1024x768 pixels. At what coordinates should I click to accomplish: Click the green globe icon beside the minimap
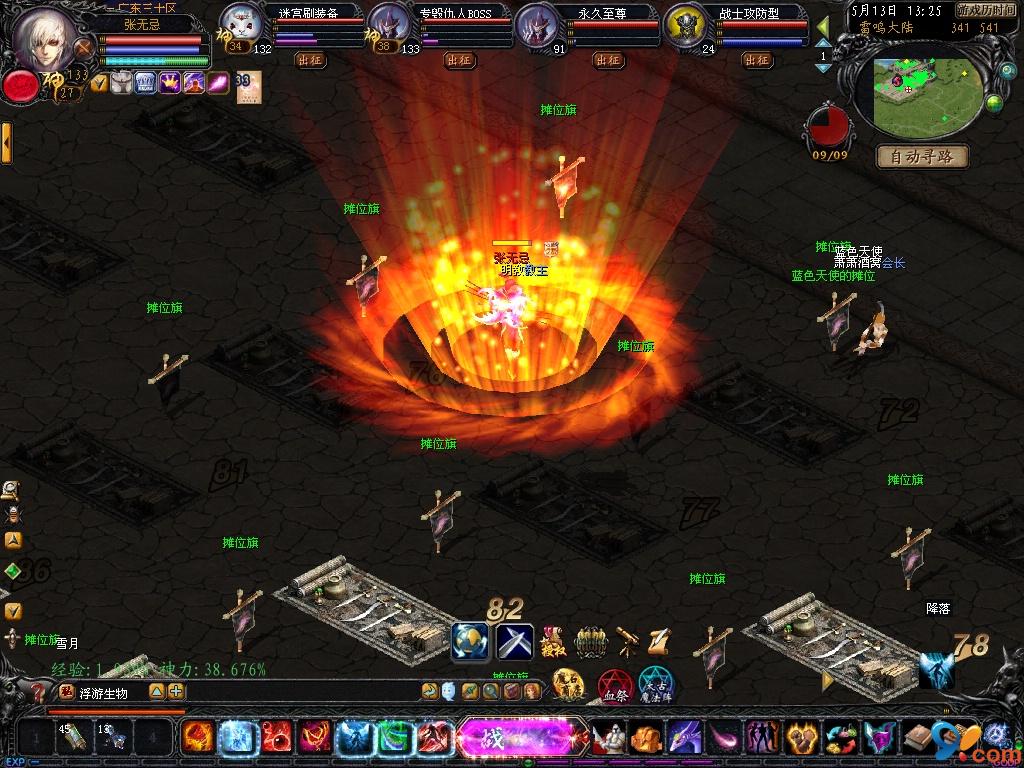(994, 103)
